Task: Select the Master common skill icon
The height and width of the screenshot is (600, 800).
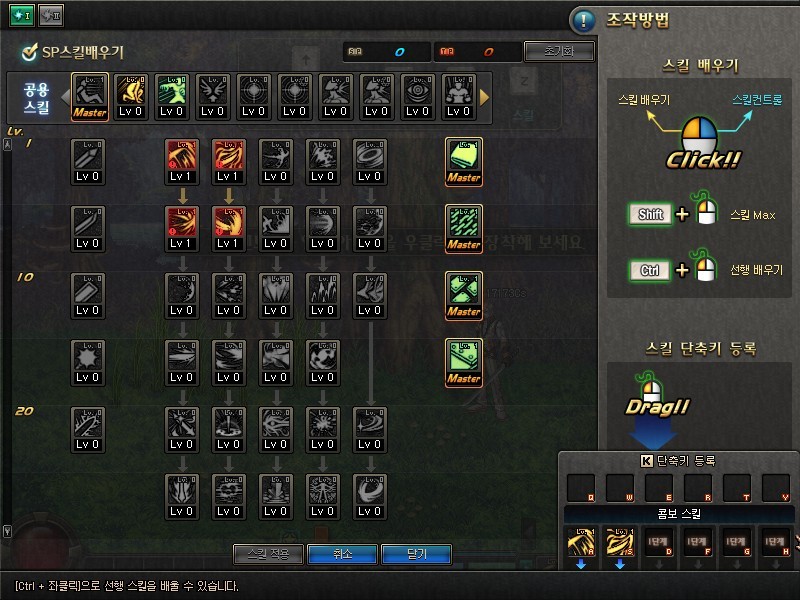Action: click(89, 97)
